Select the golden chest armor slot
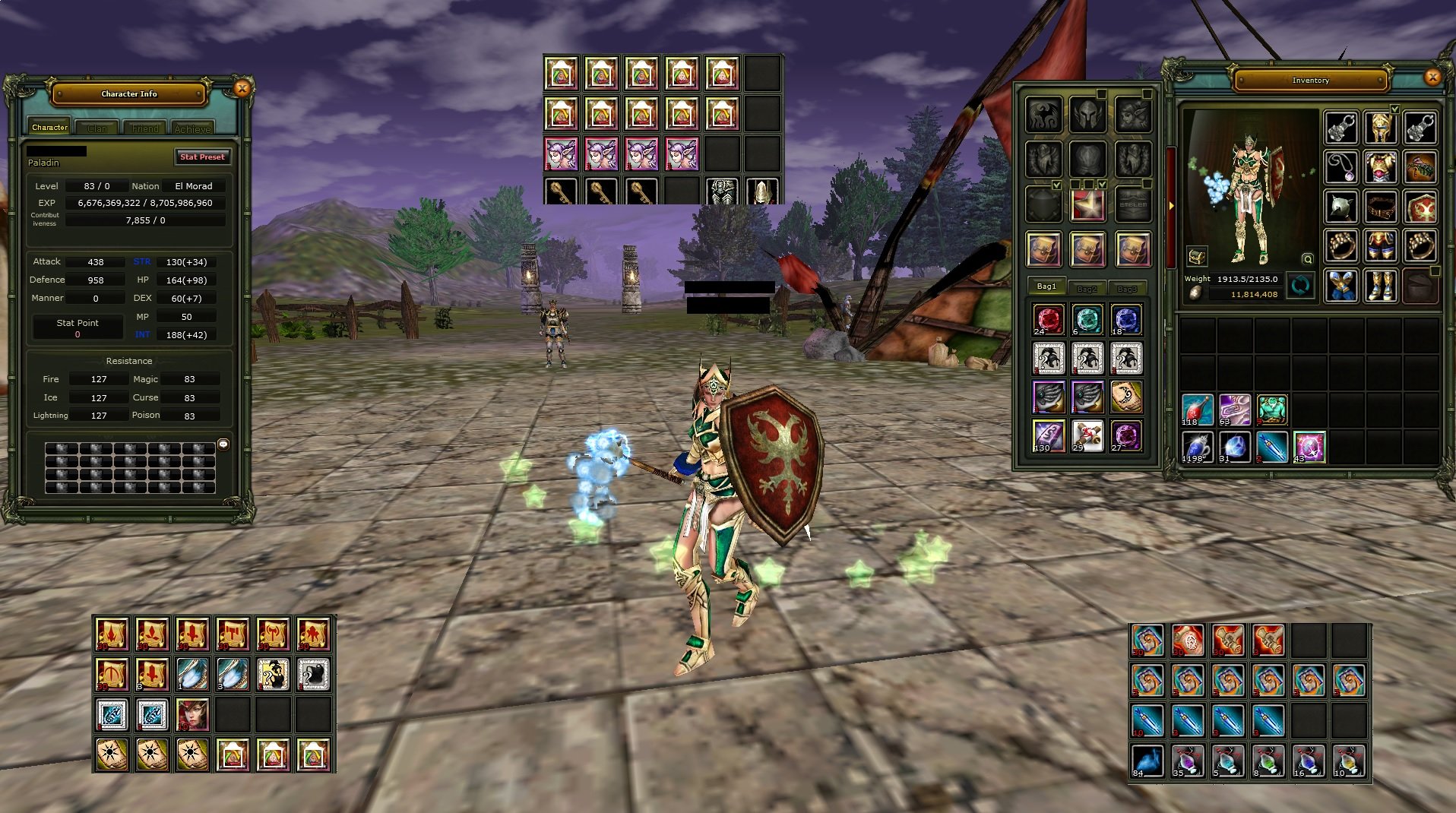The width and height of the screenshot is (1456, 813). tap(1380, 168)
